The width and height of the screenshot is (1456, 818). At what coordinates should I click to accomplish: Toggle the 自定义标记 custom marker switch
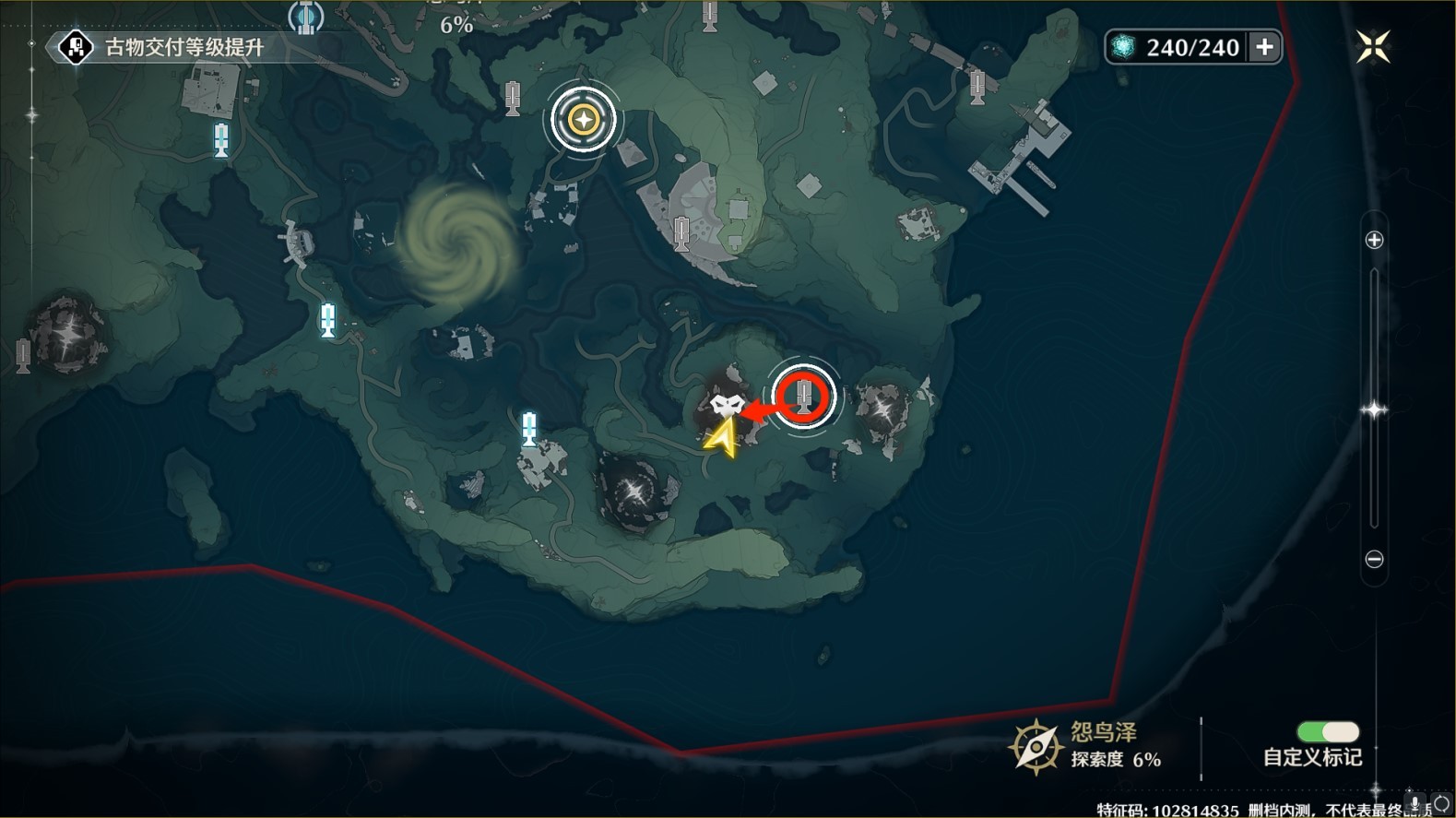(x=1327, y=732)
